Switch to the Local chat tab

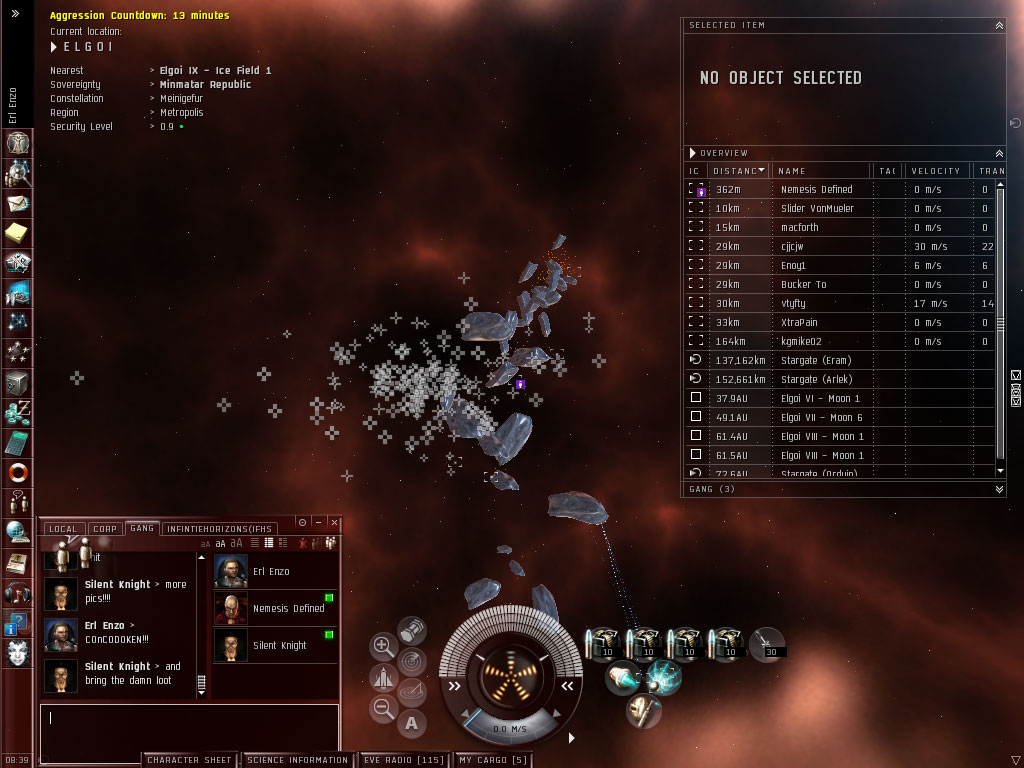tap(62, 528)
